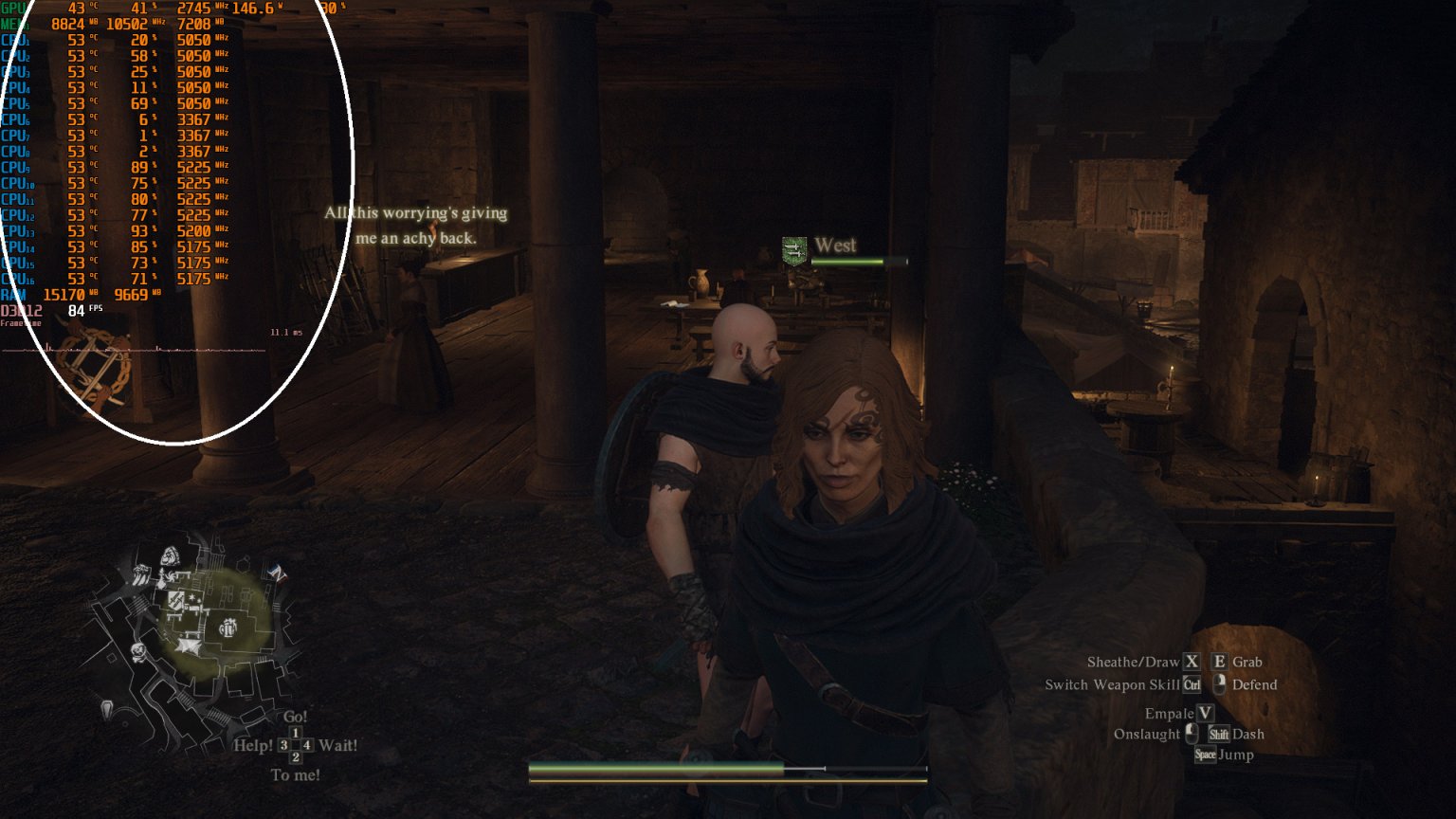The height and width of the screenshot is (819, 1456).
Task: Click the mouse button icon next to Defend
Action: point(1219,684)
